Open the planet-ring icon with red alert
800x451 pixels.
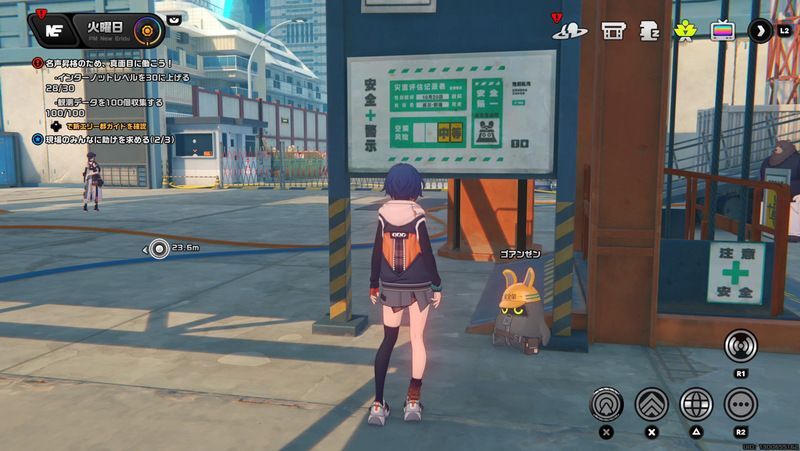571,30
